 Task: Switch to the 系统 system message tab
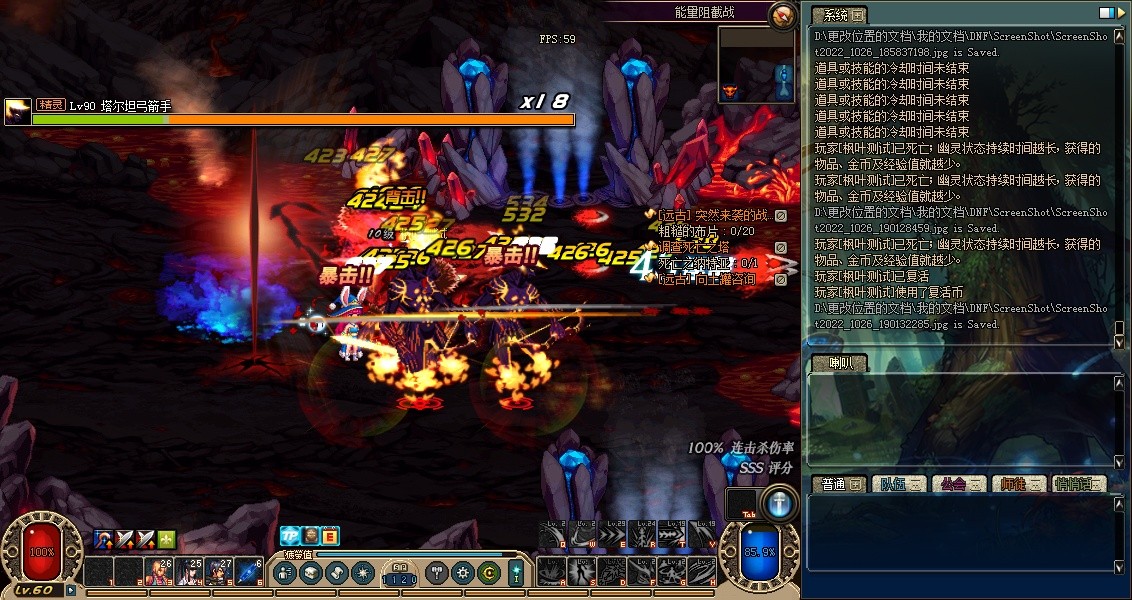pos(837,15)
